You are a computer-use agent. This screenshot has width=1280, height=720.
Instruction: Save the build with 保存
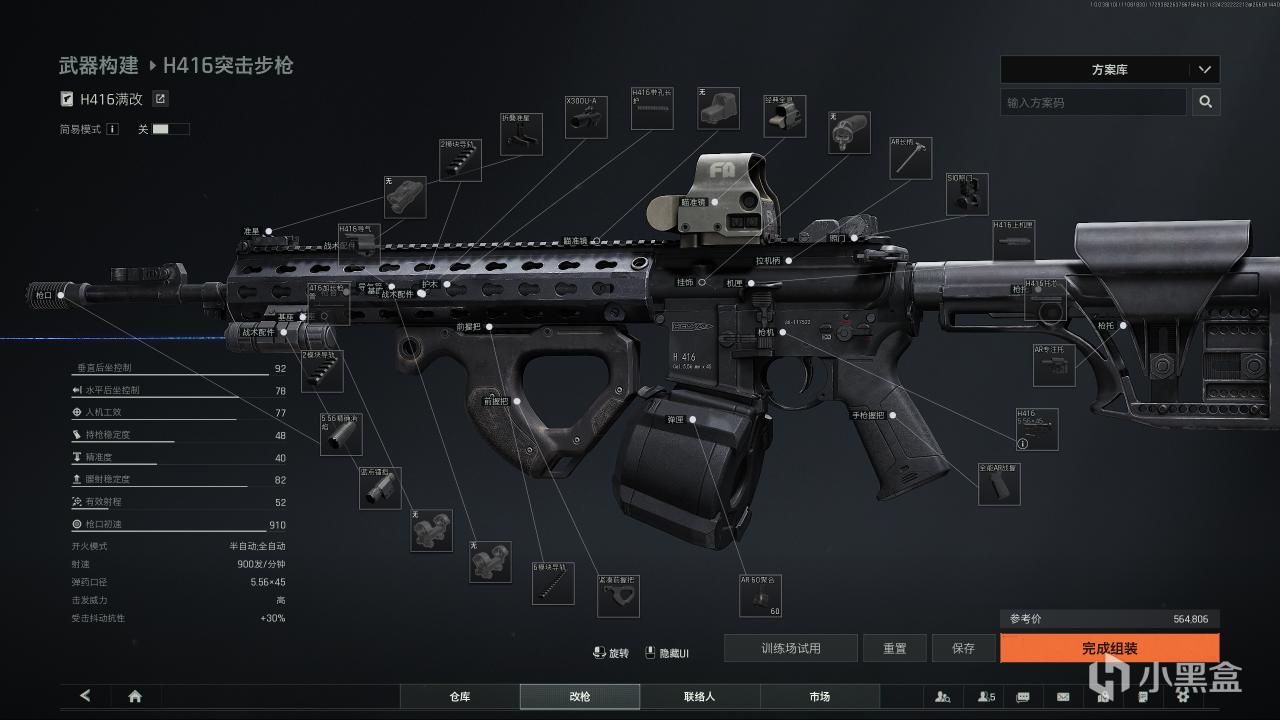tap(963, 648)
